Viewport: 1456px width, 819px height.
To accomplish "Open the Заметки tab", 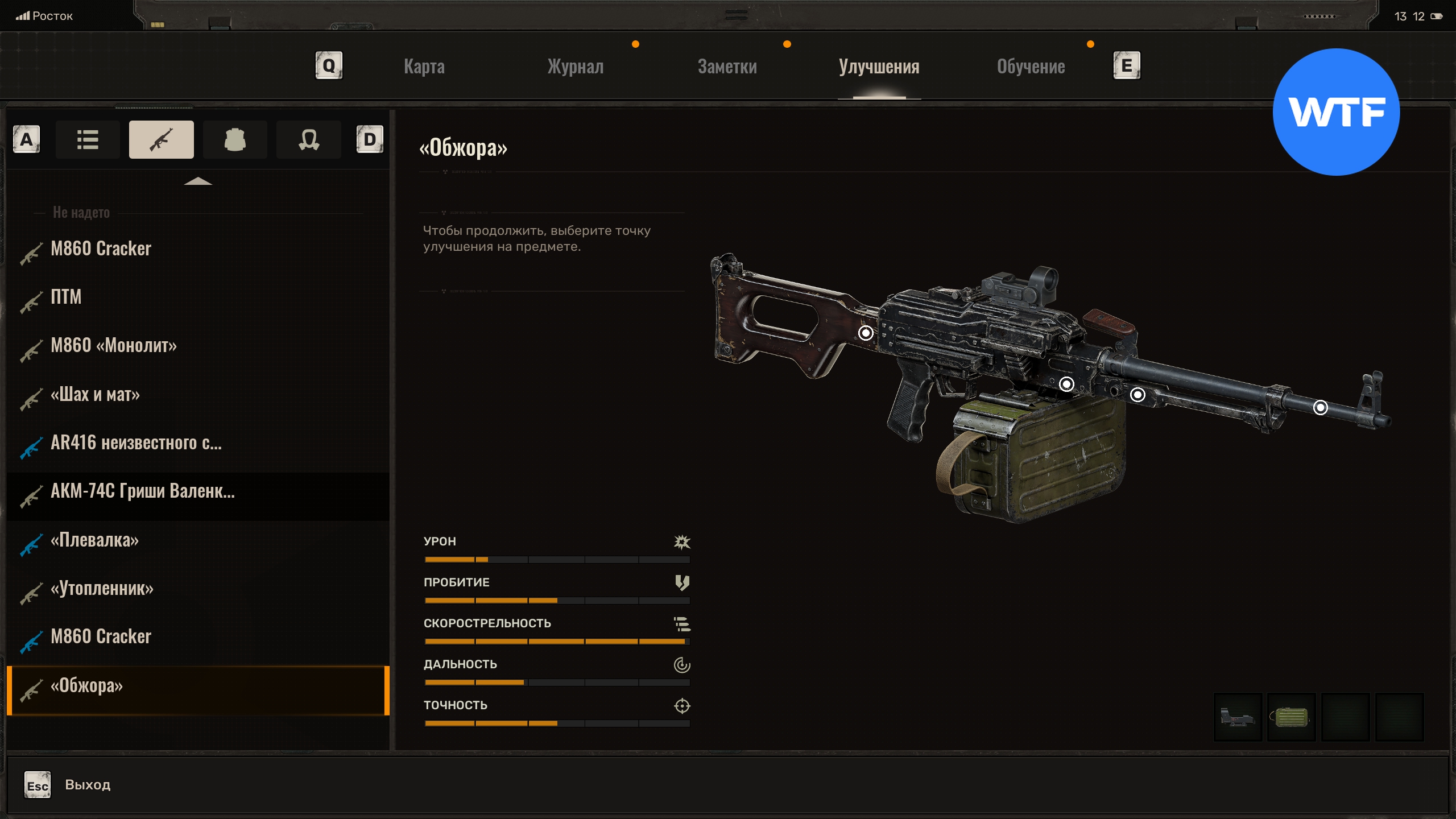I will (x=727, y=67).
